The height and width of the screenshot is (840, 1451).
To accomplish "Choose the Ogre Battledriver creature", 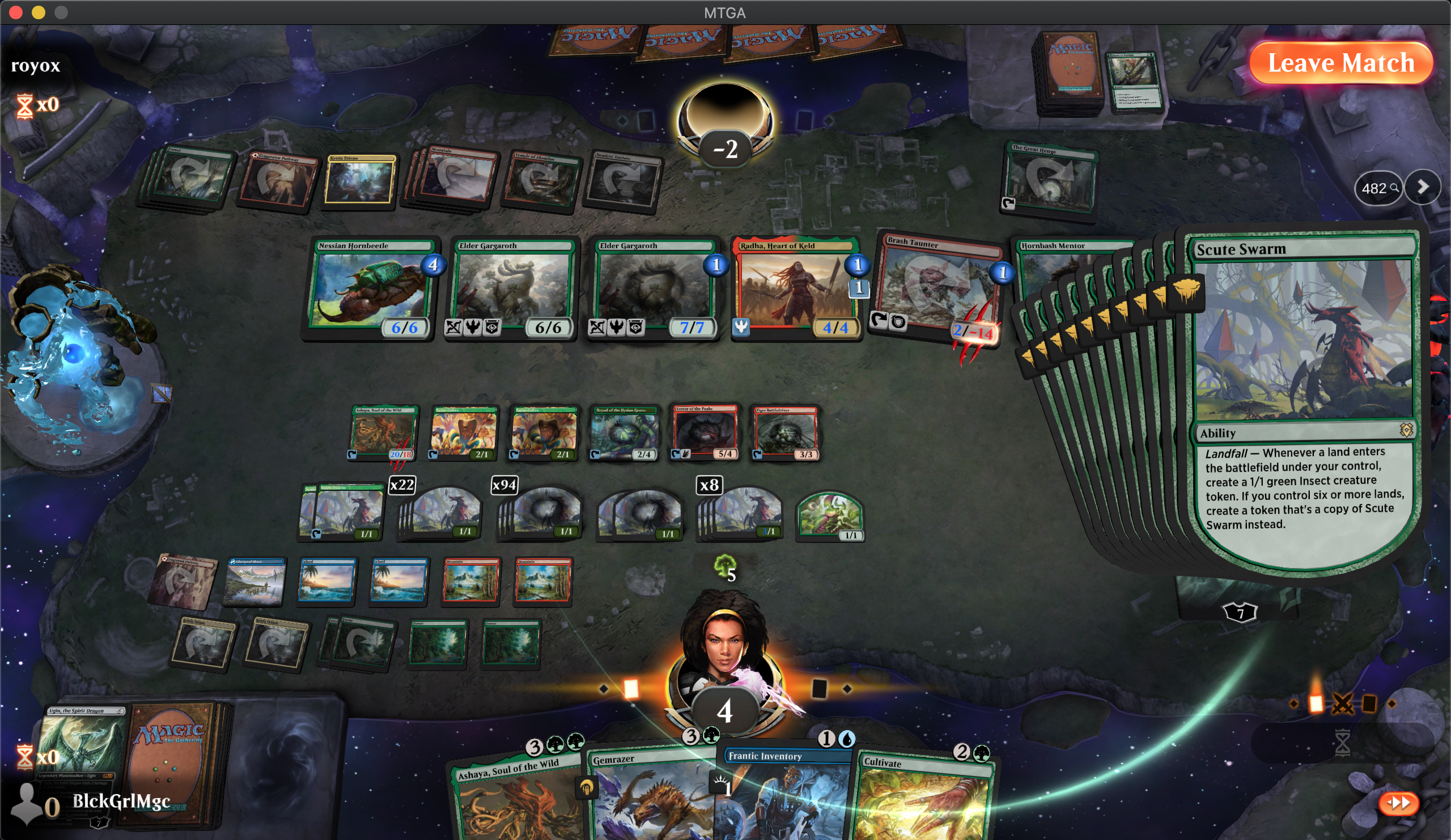I will pos(786,433).
